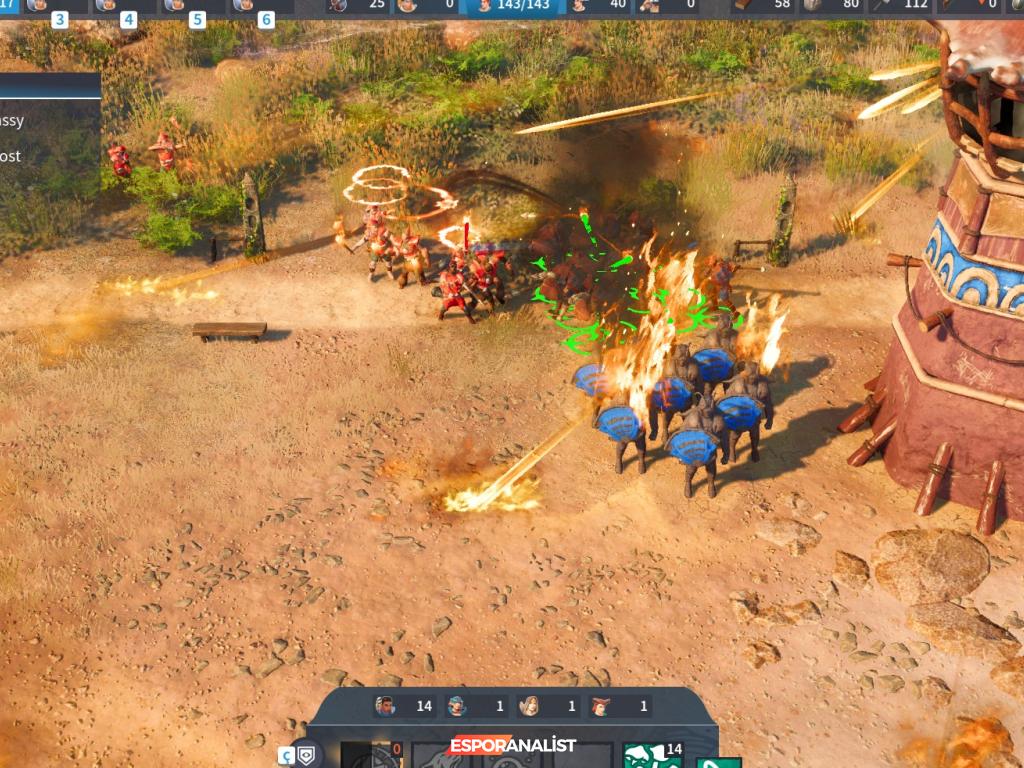The image size is (1024, 768).
Task: Click the green creature icon marked 14
Action: point(646,756)
